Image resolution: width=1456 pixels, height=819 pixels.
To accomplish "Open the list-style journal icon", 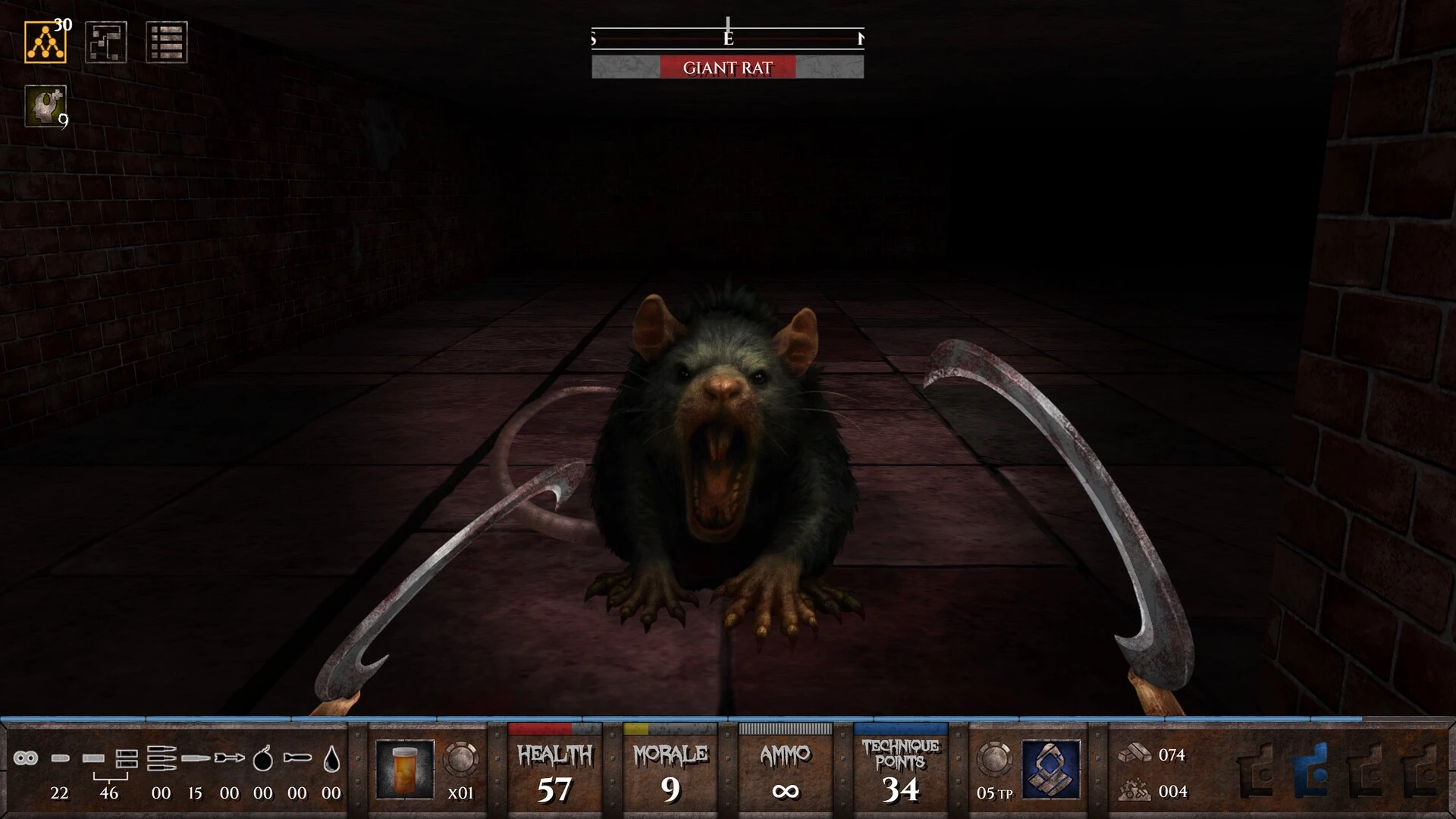I will click(166, 42).
